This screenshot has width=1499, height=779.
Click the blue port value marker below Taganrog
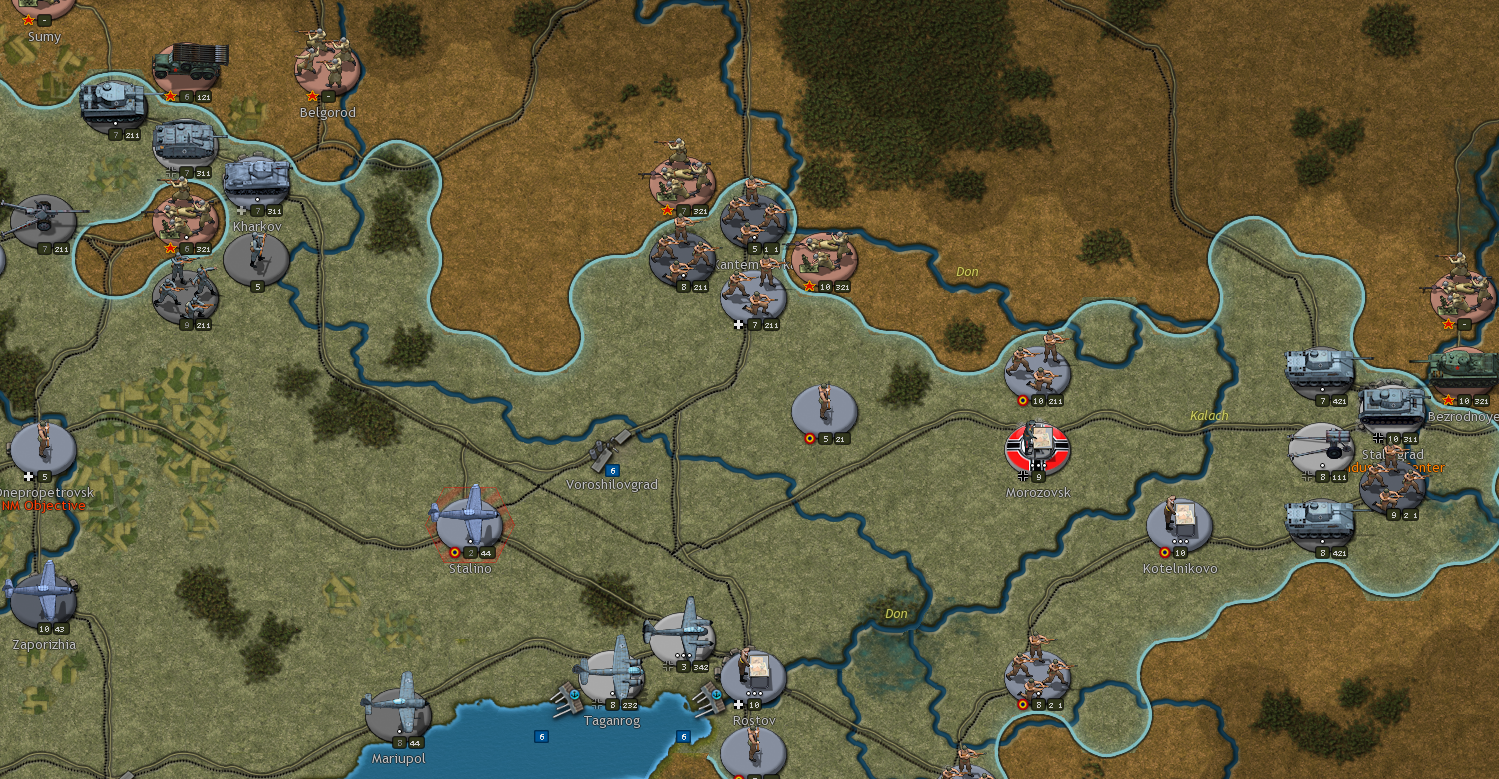(542, 735)
